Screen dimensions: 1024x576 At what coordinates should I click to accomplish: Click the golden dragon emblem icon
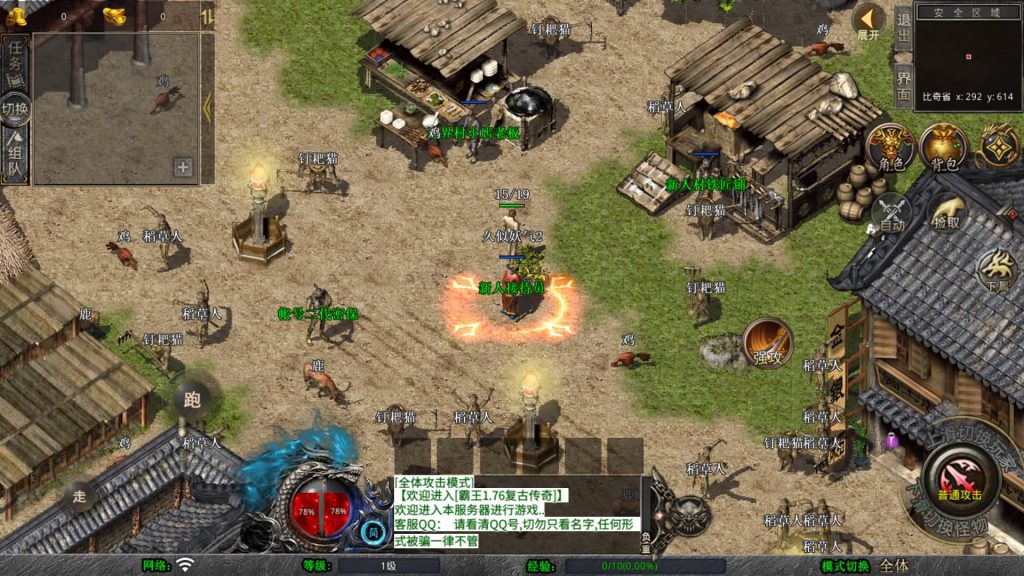(1000, 145)
